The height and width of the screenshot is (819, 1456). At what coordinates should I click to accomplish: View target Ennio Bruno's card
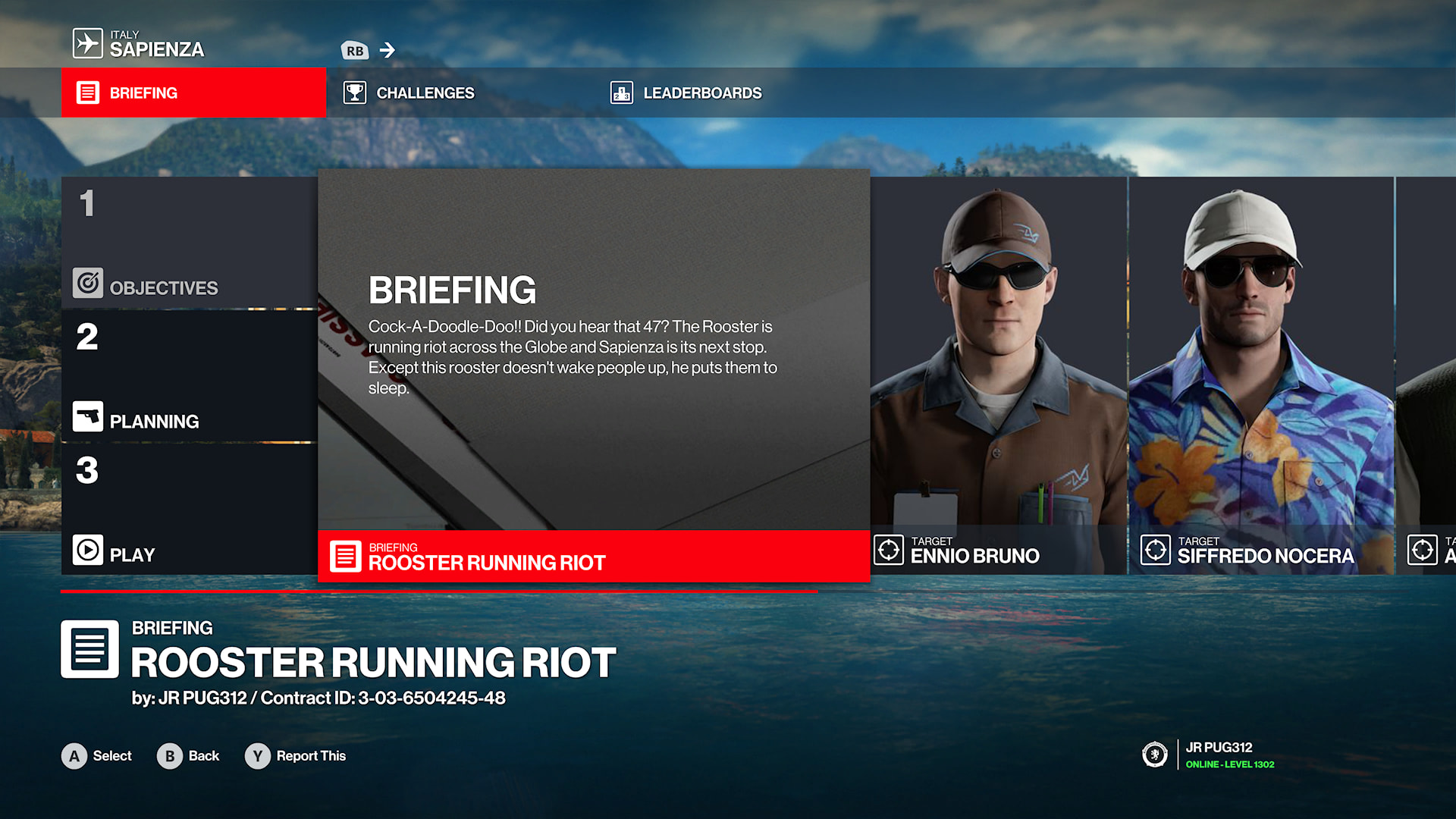[998, 375]
